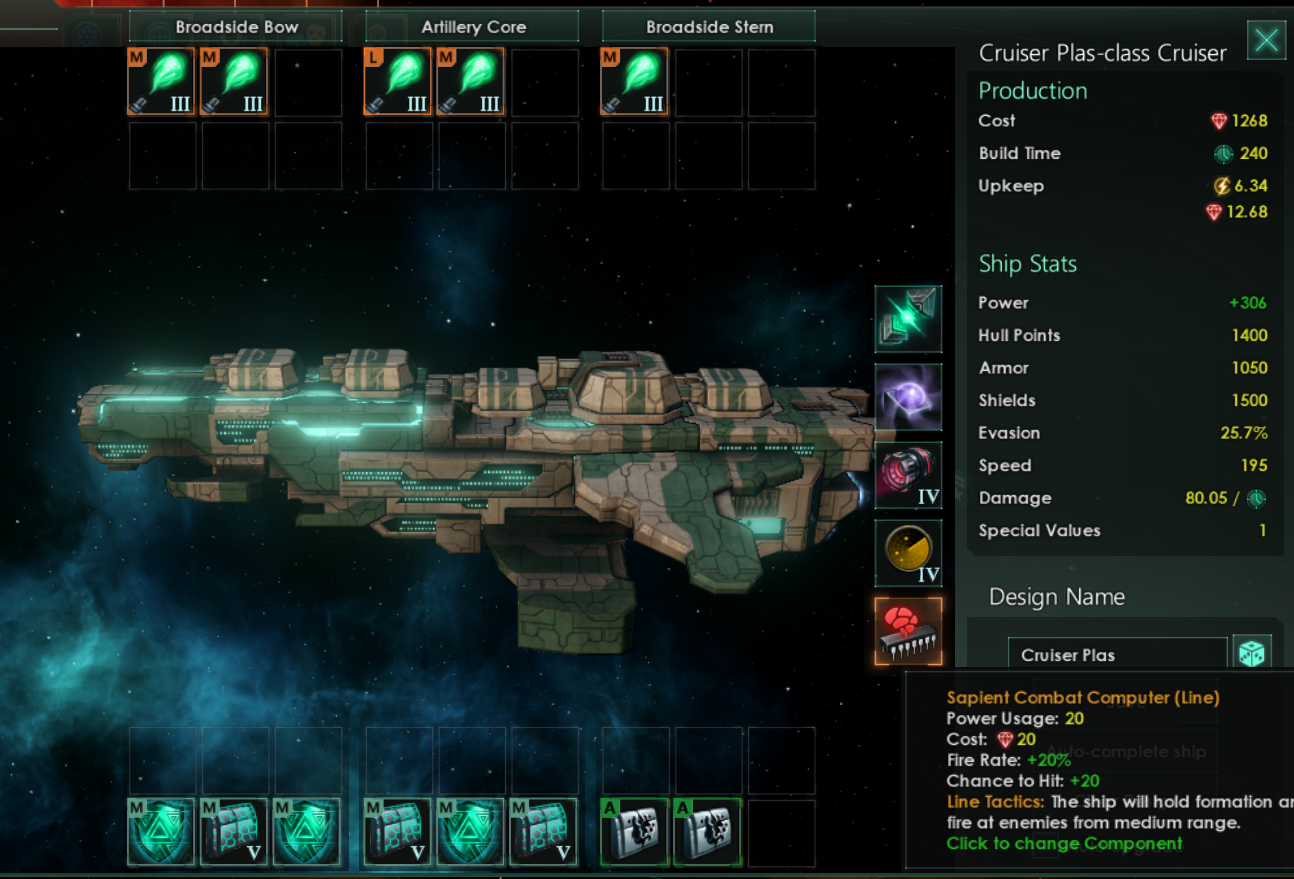Screen dimensions: 1294x879
Task: Change the green reactor component
Action: pyautogui.click(x=908, y=319)
